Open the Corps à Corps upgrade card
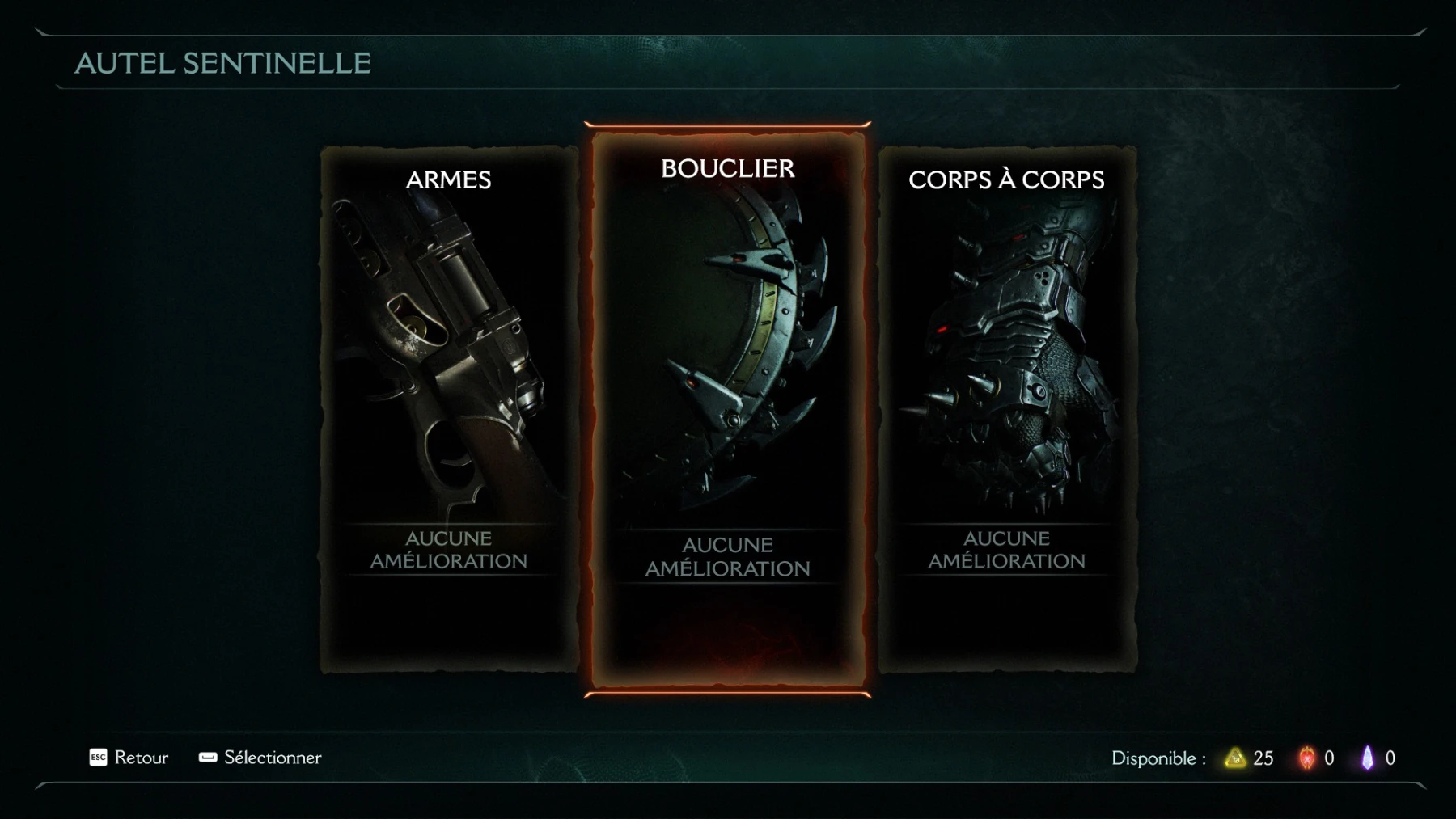 pyautogui.click(x=1006, y=408)
